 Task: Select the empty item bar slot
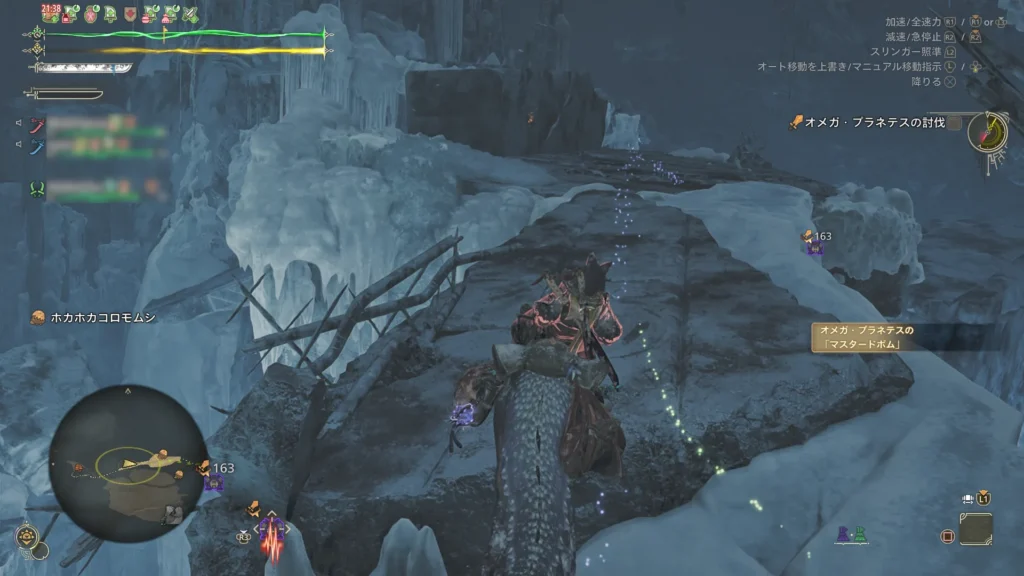(975, 529)
